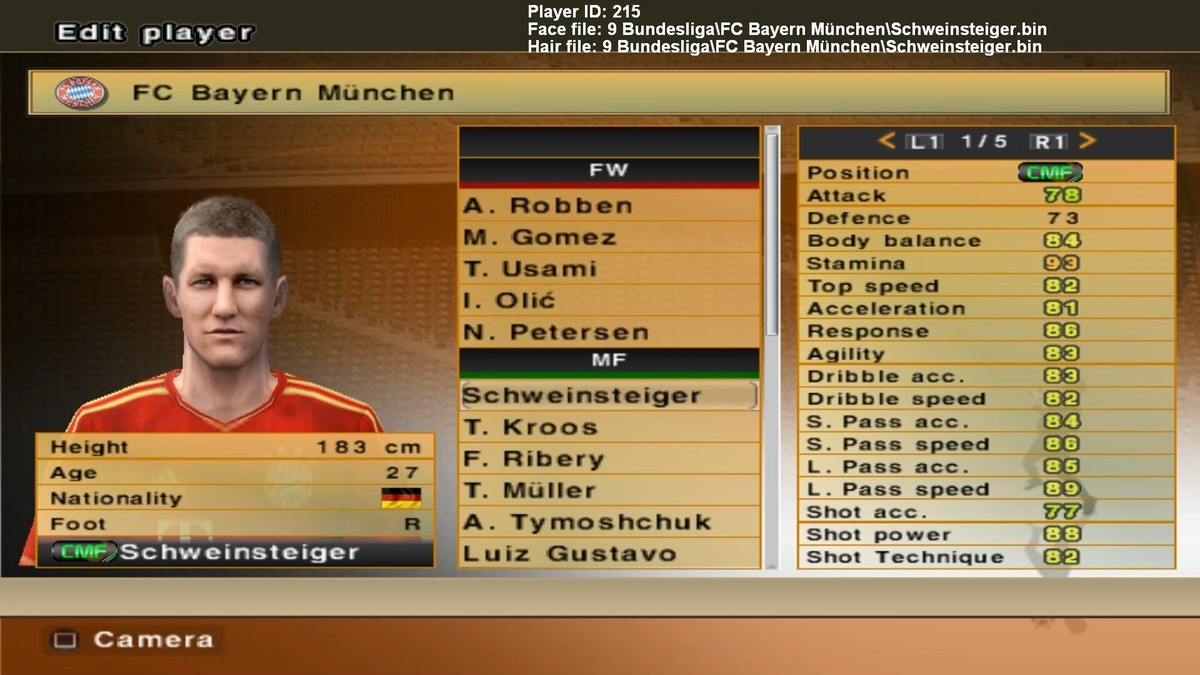This screenshot has width=1200, height=675.
Task: Go to the next stats page arrow
Action: point(1088,142)
